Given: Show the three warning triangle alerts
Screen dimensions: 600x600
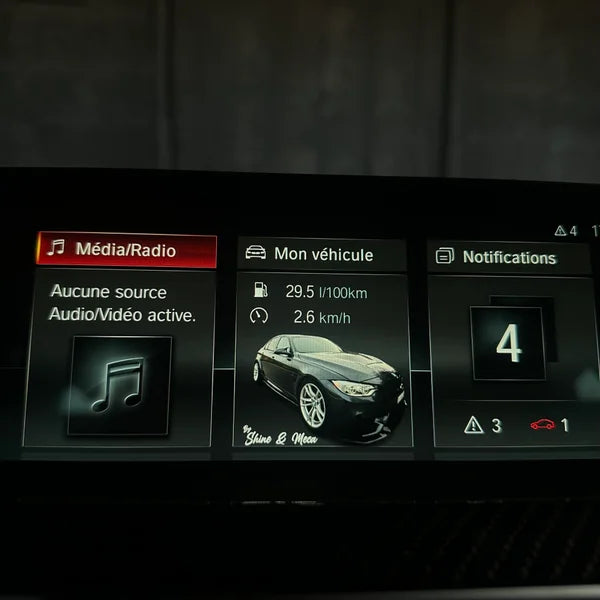Looking at the screenshot, I should click(482, 425).
